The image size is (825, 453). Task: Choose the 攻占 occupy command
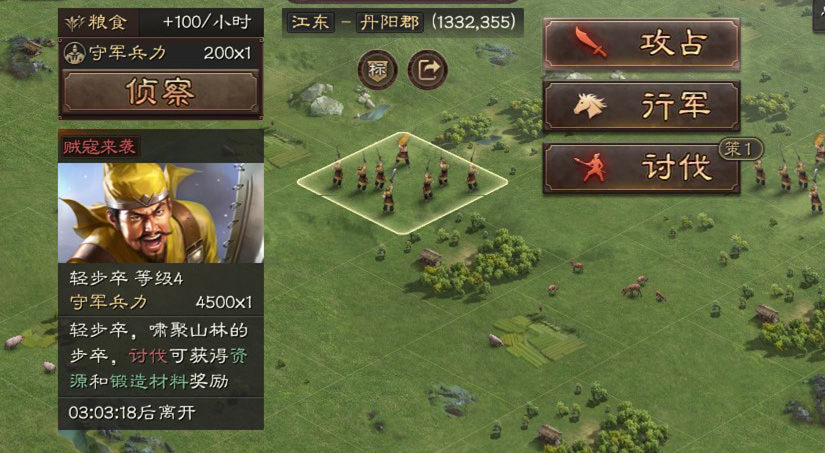(641, 44)
